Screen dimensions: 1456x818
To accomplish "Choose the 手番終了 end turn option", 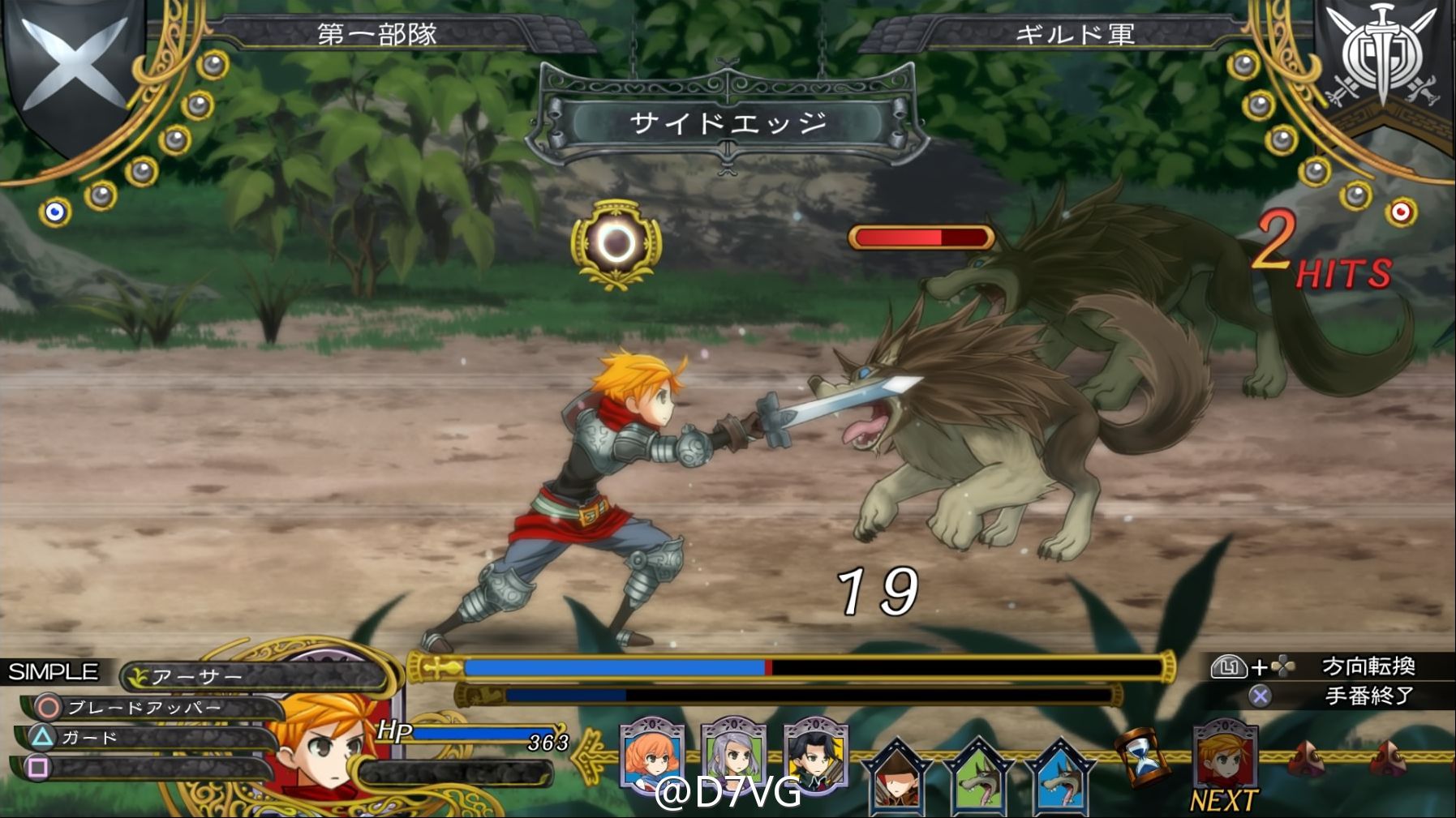I will point(1369,696).
